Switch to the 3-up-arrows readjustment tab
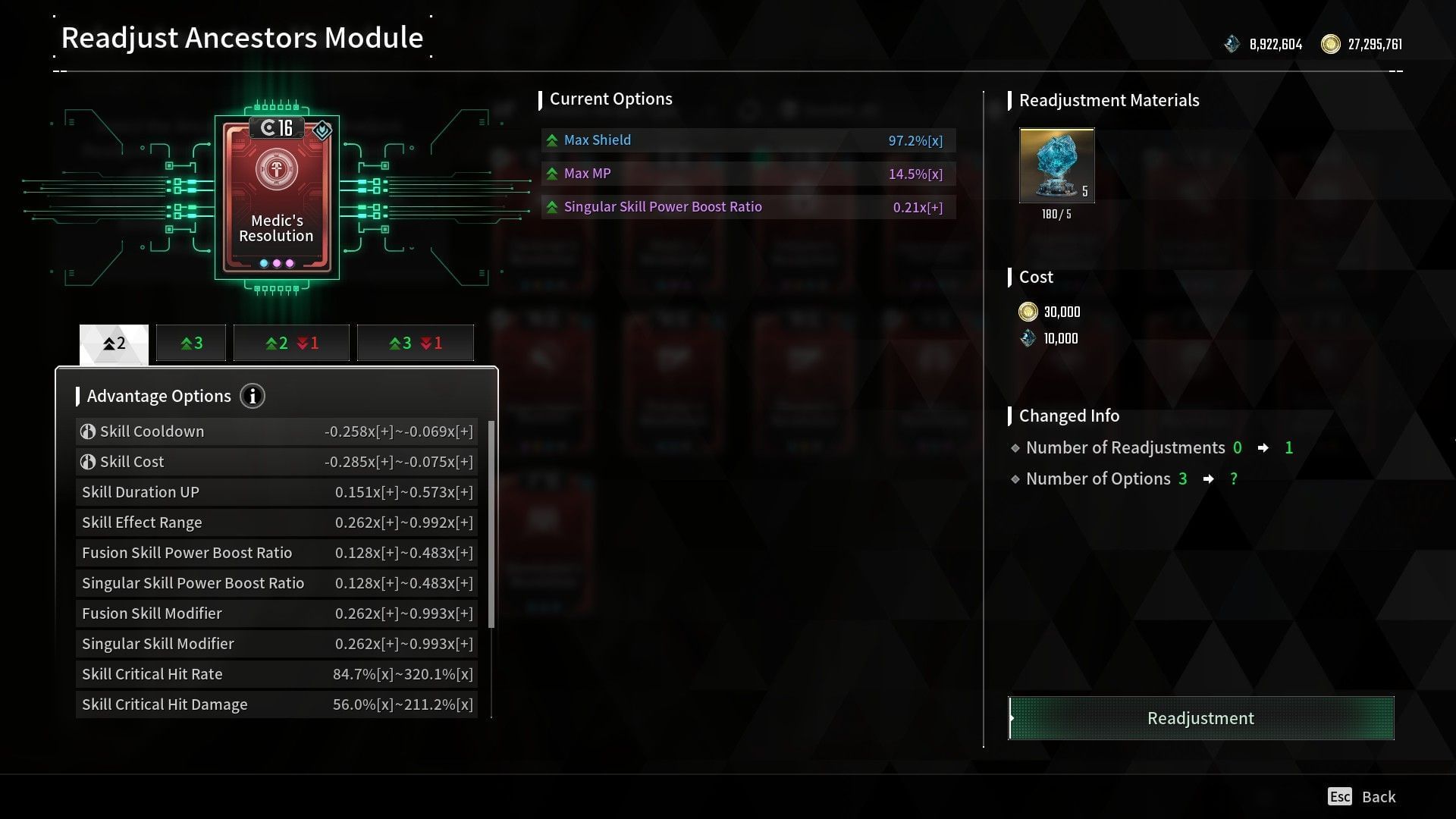Screen dimensions: 1456x819 [190, 342]
